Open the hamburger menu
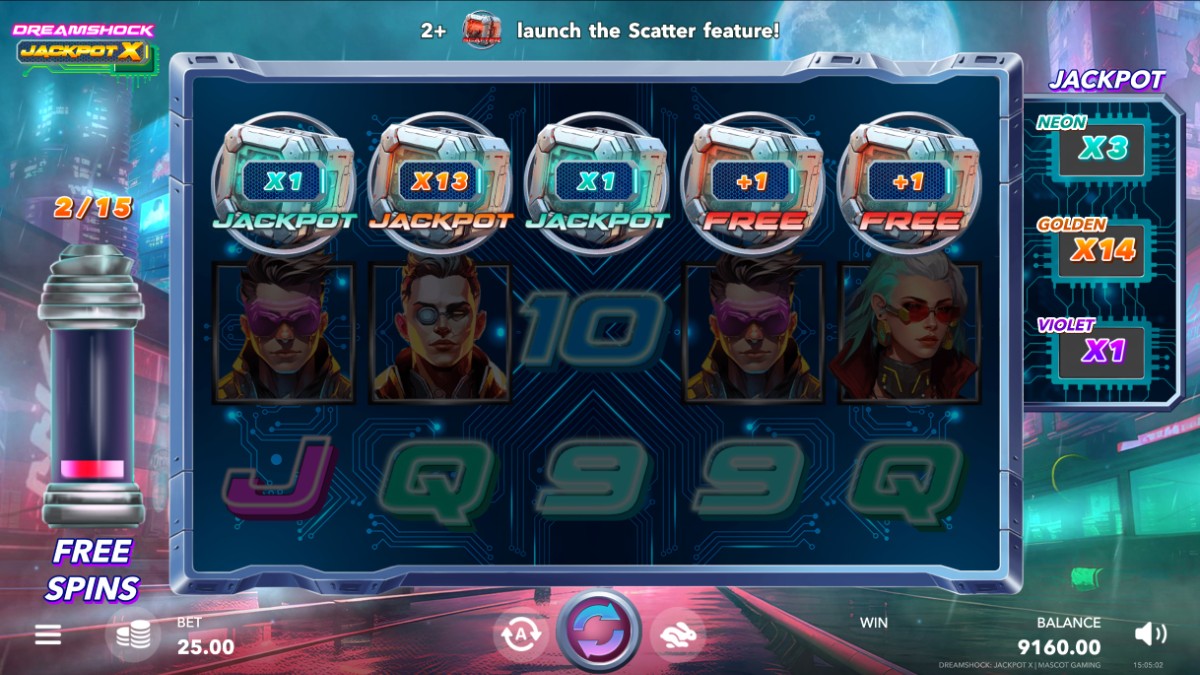1200x675 pixels. 48,635
